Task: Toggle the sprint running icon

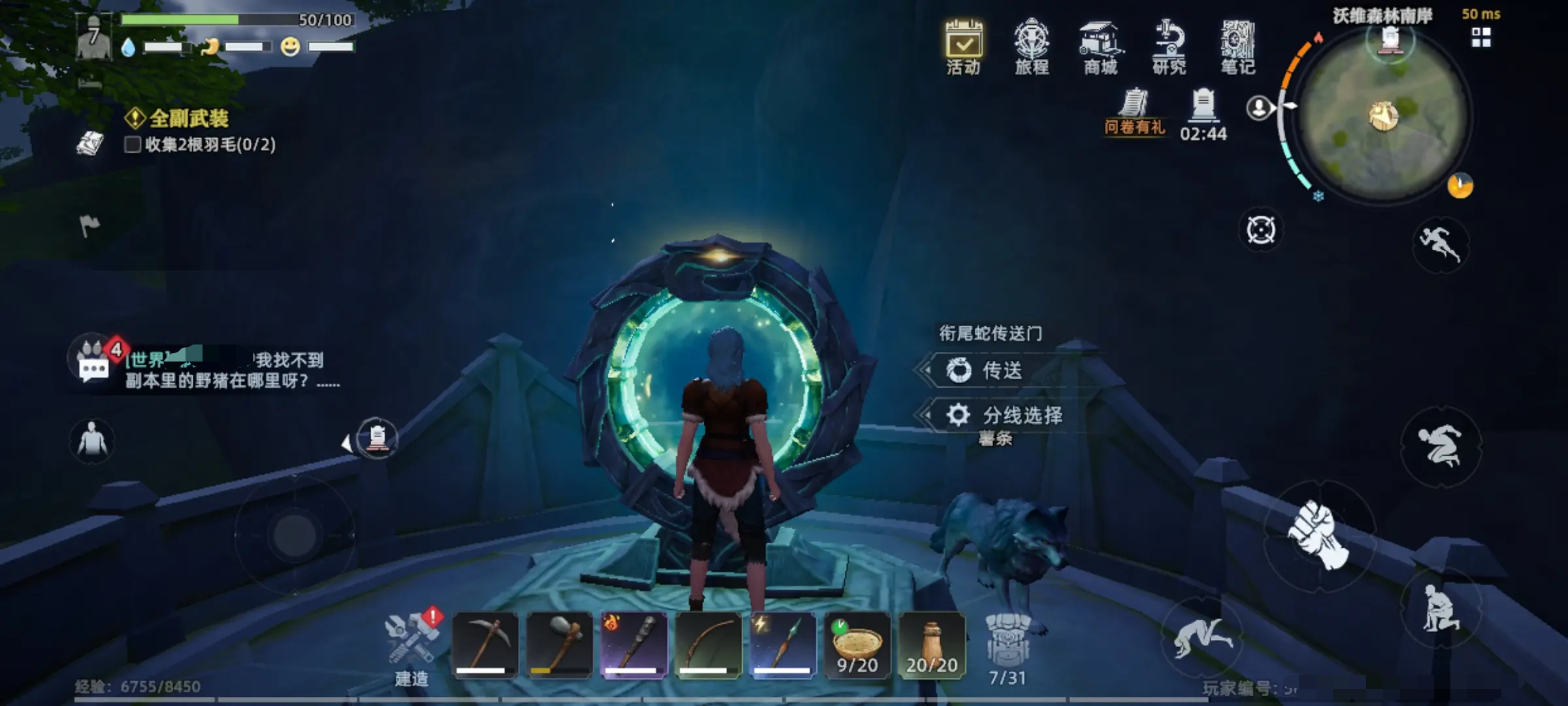Action: pos(1440,244)
